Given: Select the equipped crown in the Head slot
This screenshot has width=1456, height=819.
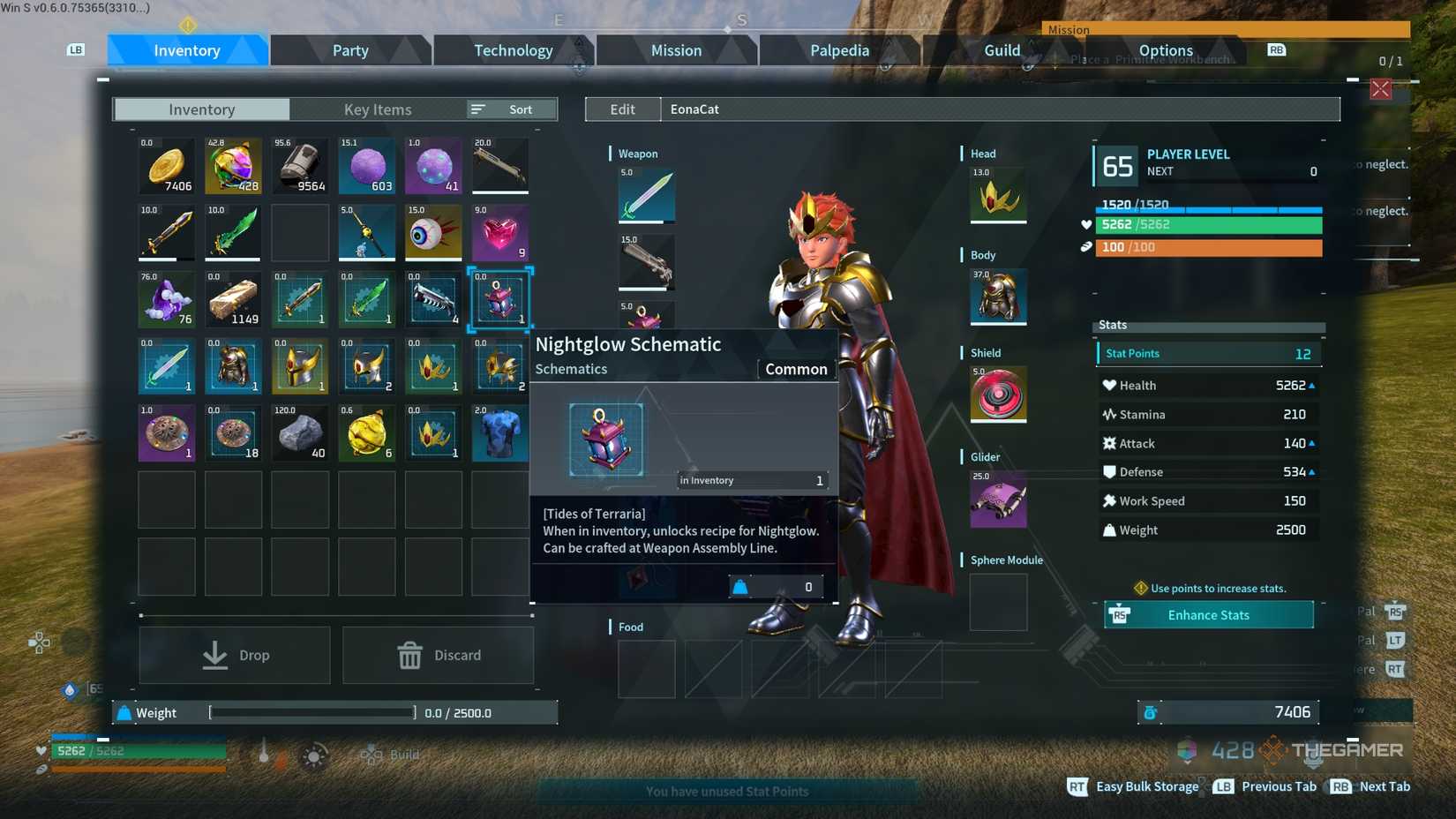Looking at the screenshot, I should [x=997, y=196].
